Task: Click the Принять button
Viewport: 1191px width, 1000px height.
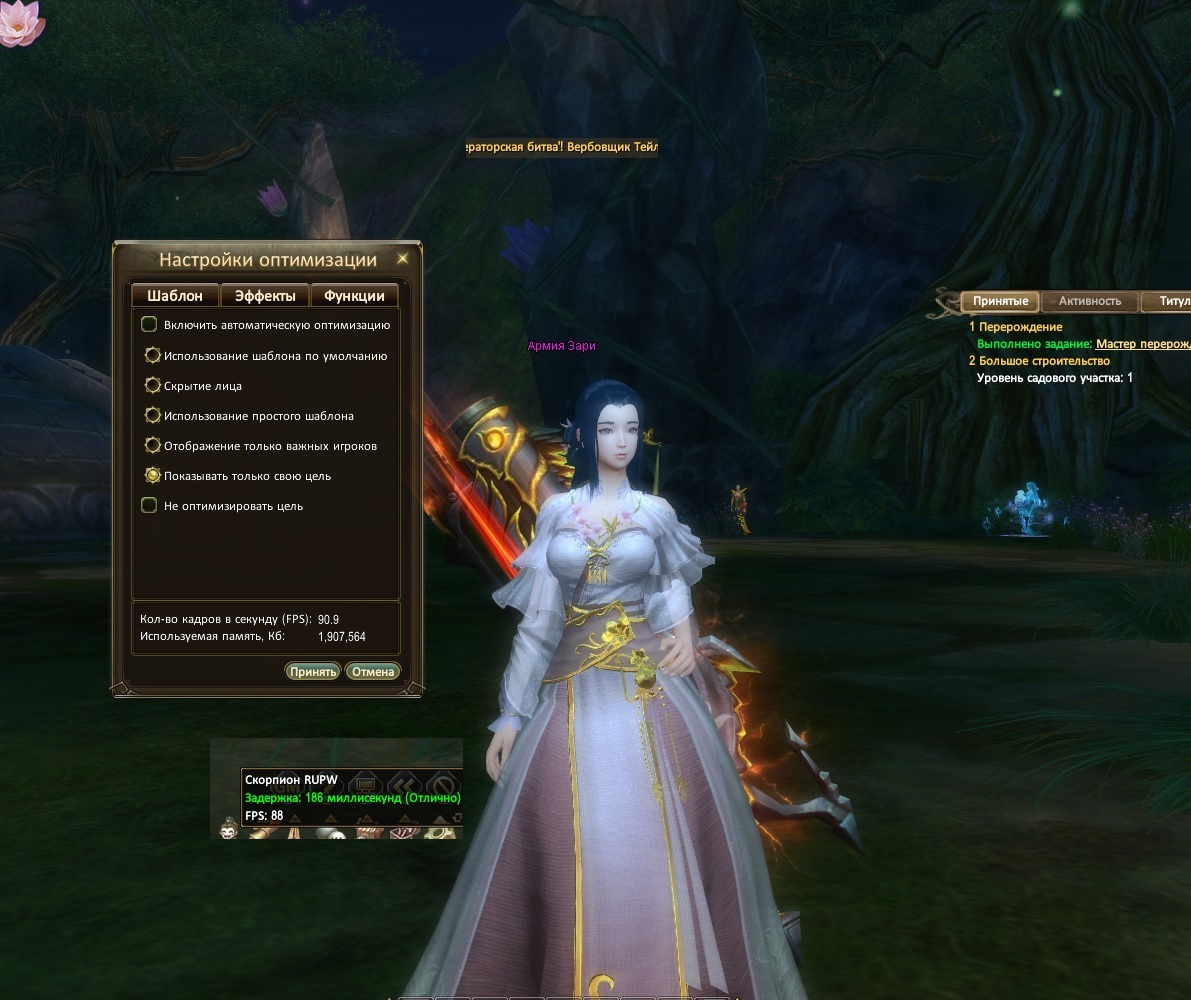Action: [313, 671]
